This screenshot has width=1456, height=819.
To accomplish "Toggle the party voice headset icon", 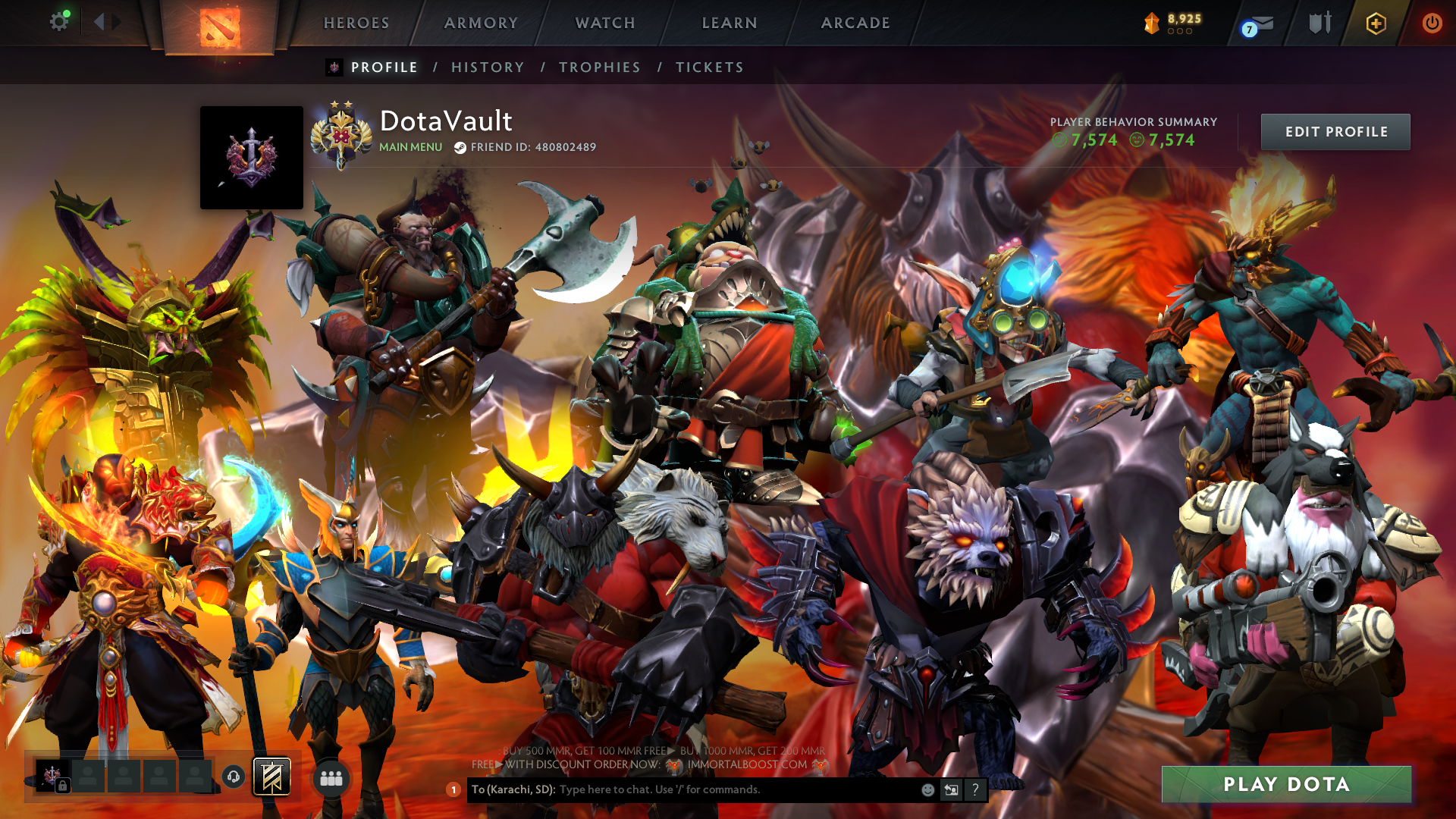I will point(234,777).
